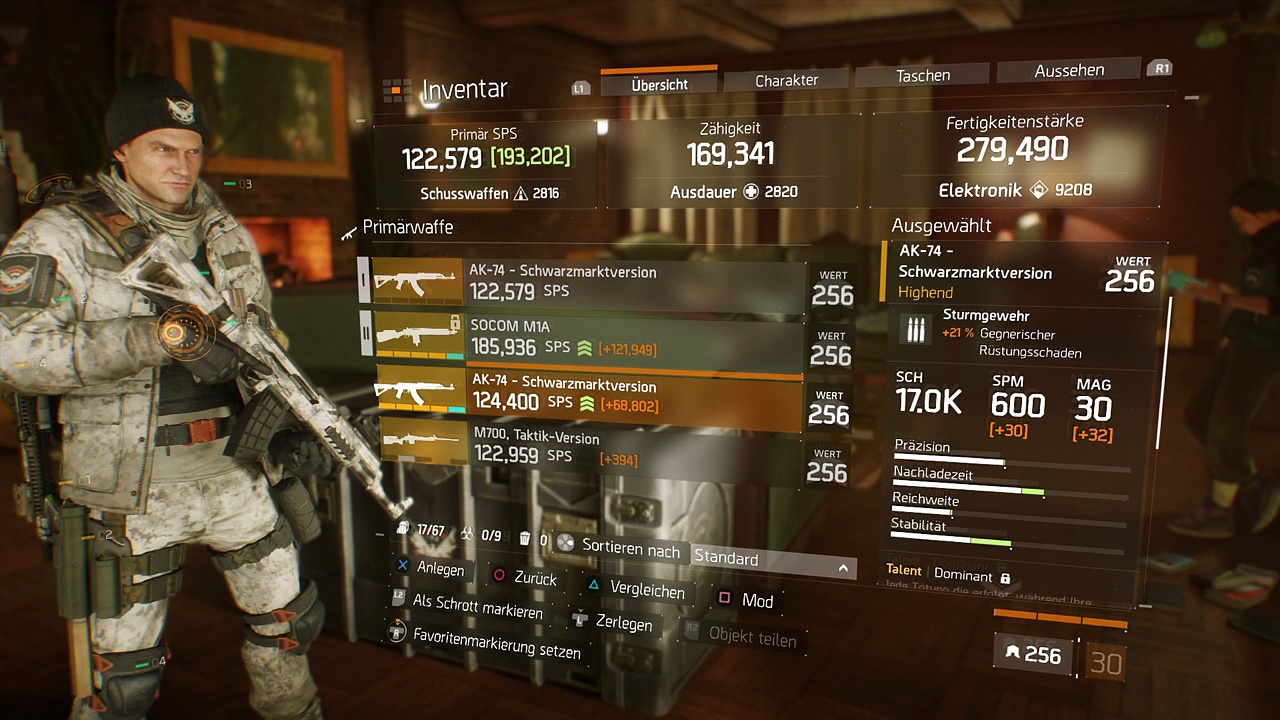Switch to the Taschen tab
The width and height of the screenshot is (1280, 720).
[923, 75]
